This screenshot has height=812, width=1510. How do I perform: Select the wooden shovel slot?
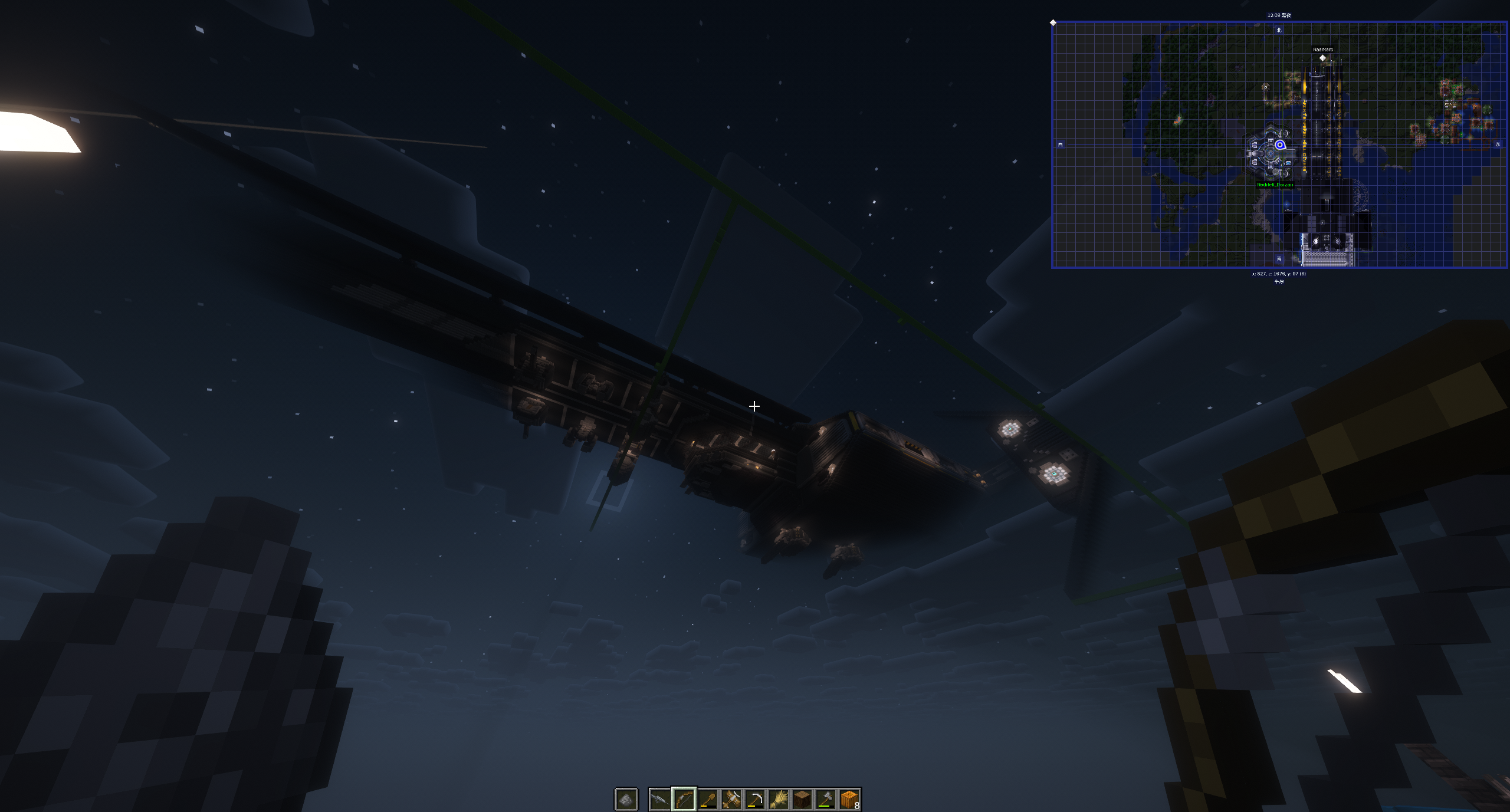(707, 800)
